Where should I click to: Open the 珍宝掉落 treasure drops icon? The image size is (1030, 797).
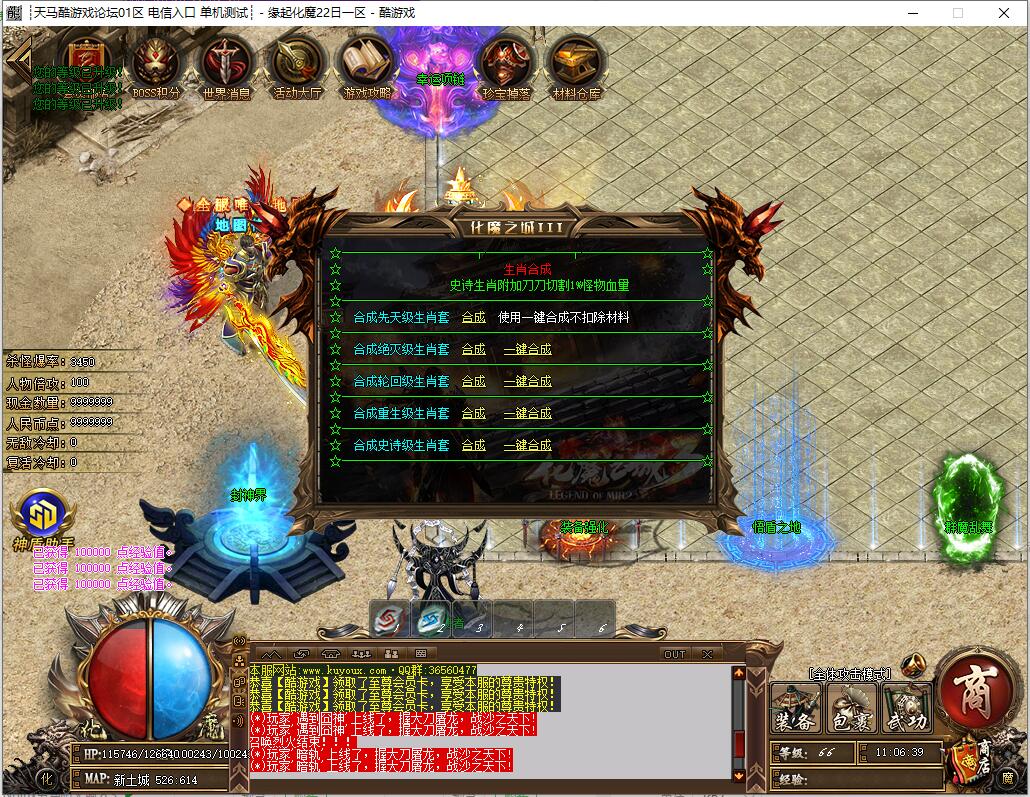coord(506,65)
